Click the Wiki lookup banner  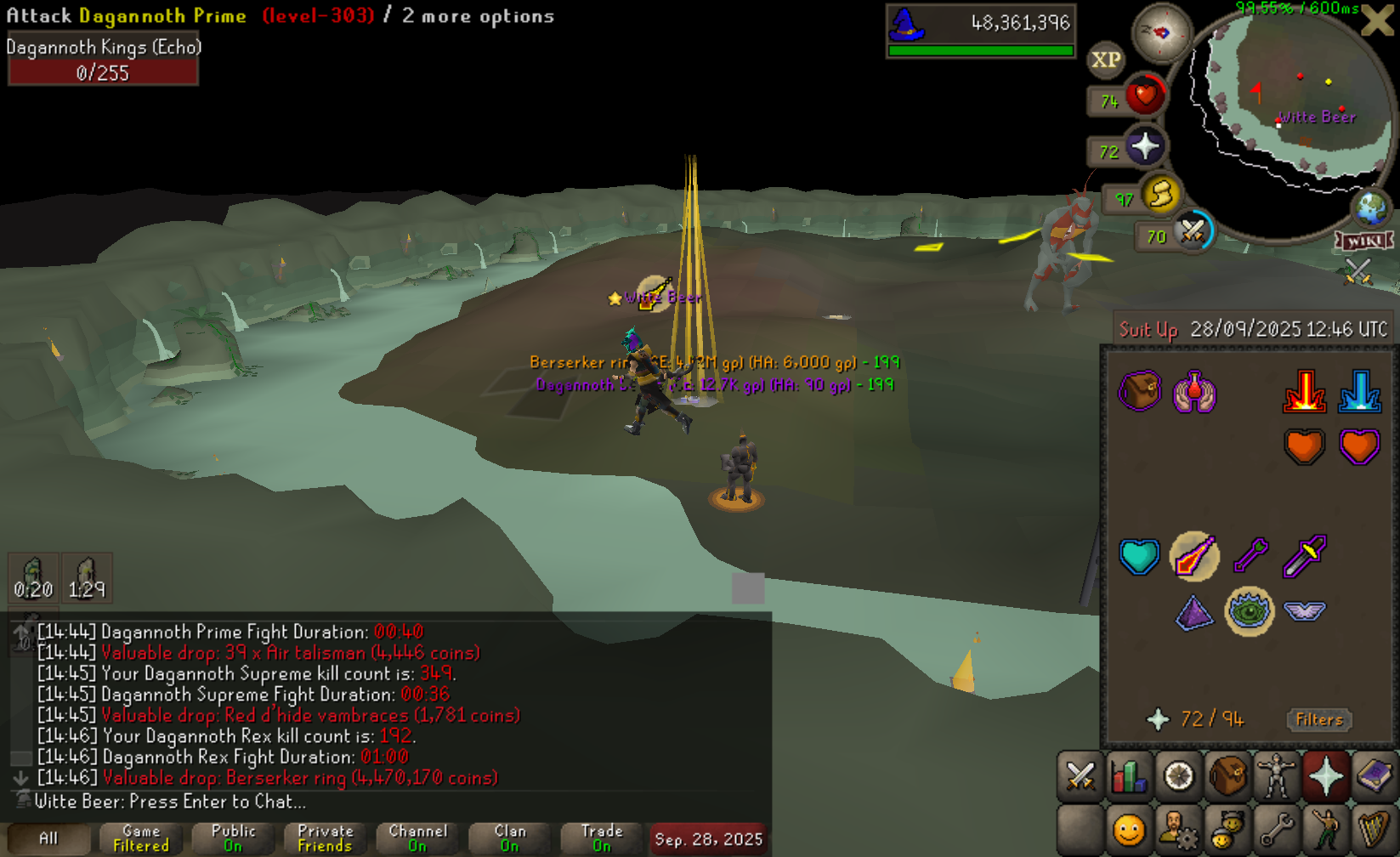click(x=1365, y=241)
